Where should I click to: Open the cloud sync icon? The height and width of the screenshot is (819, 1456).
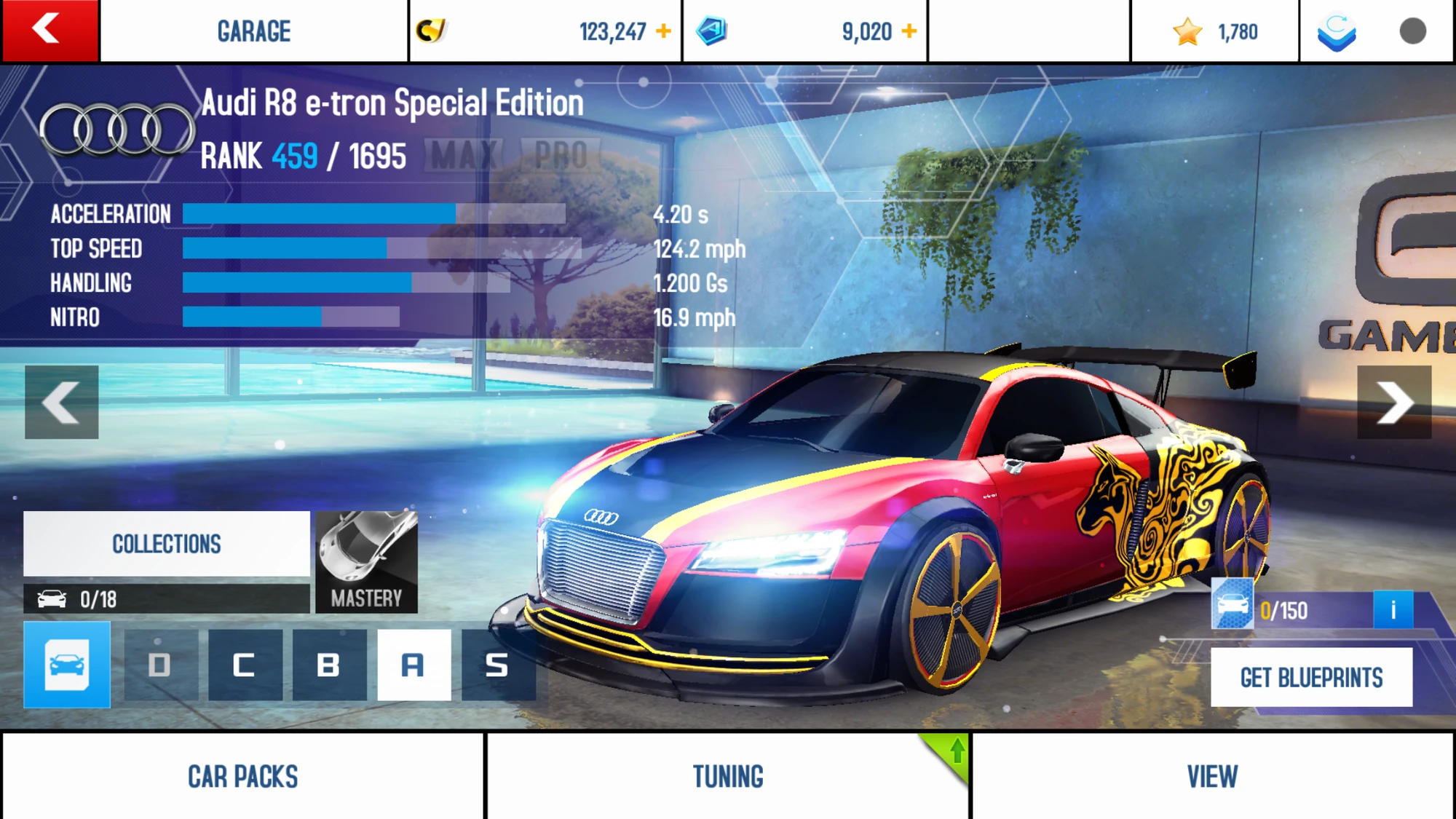tap(1337, 32)
